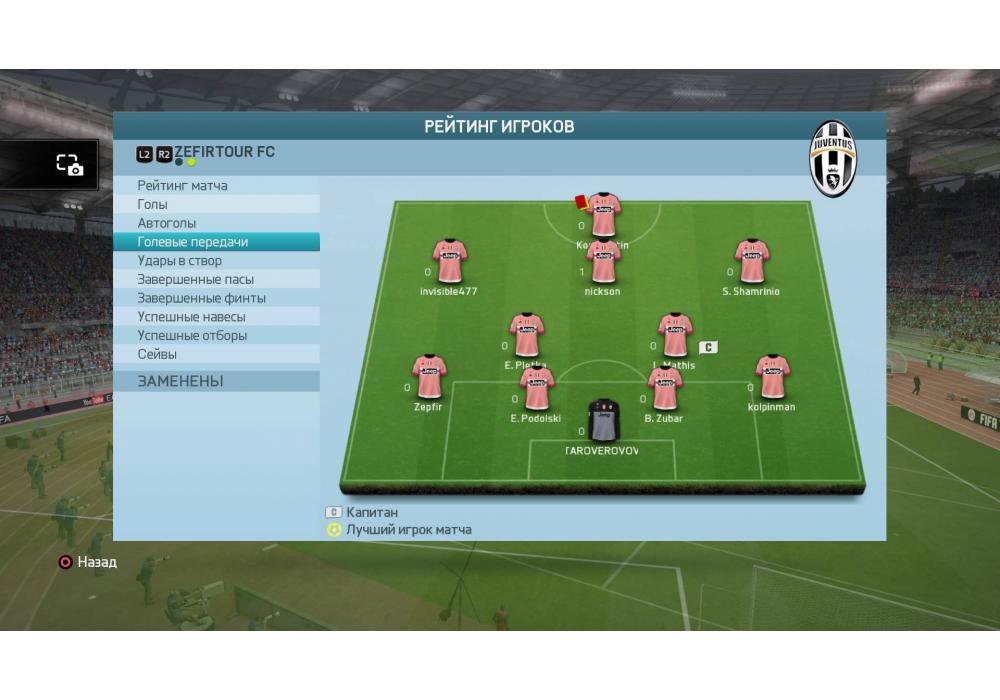The height and width of the screenshot is (700, 1000).
Task: Select invisible477's player shirt
Action: coord(449,261)
